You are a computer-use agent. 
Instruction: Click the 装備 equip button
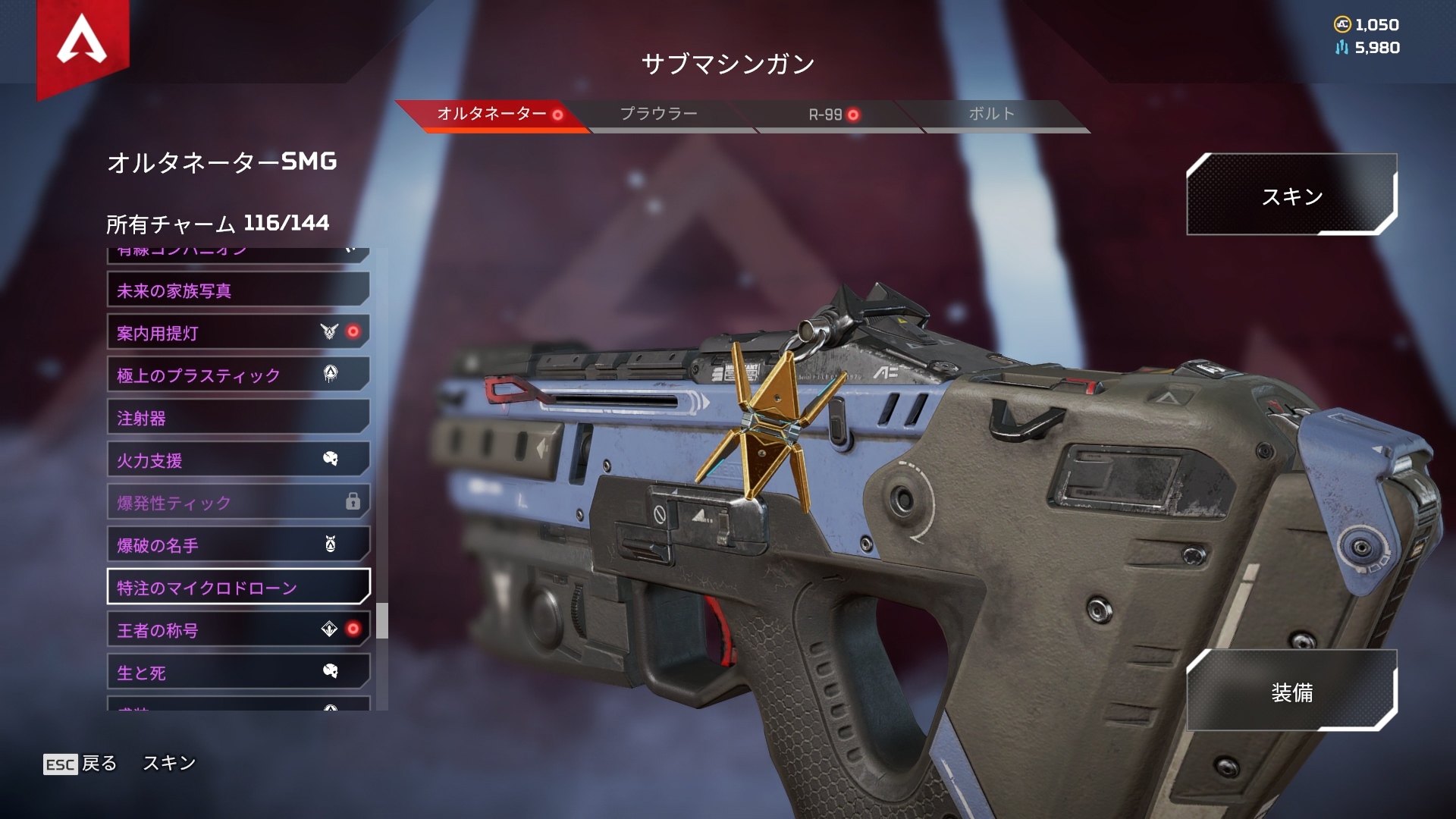pos(1291,692)
